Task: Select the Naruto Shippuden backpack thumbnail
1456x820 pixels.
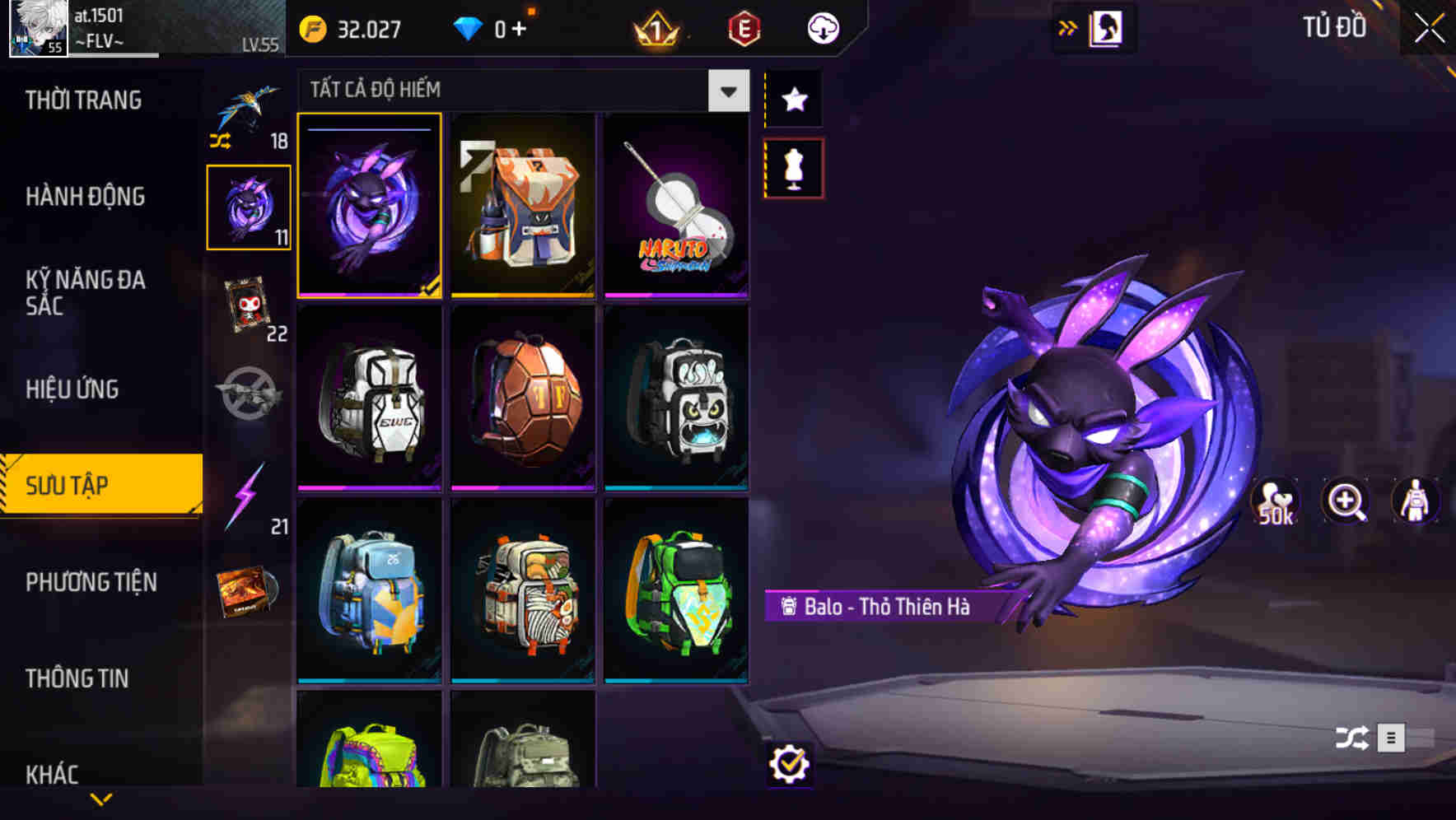Action: 677,206
